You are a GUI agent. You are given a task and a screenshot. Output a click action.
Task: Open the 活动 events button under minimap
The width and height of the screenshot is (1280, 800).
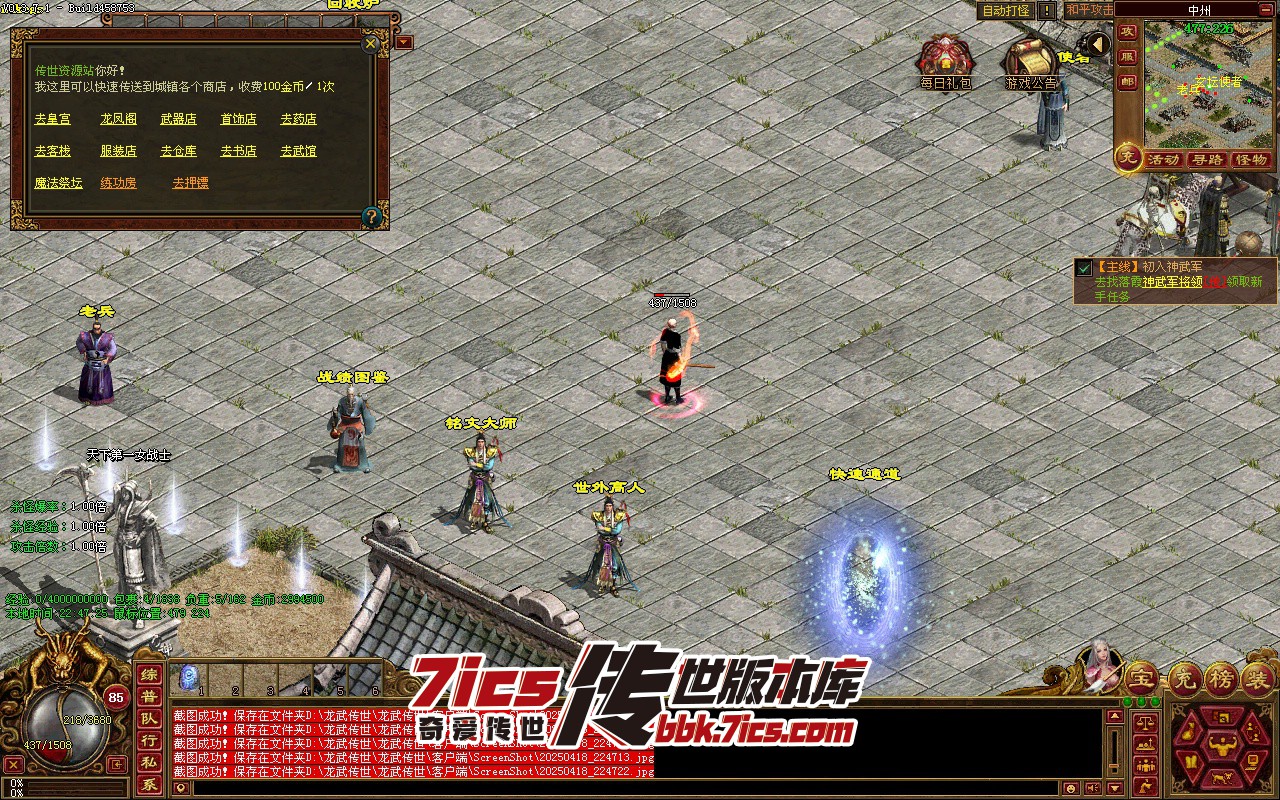coord(1163,160)
